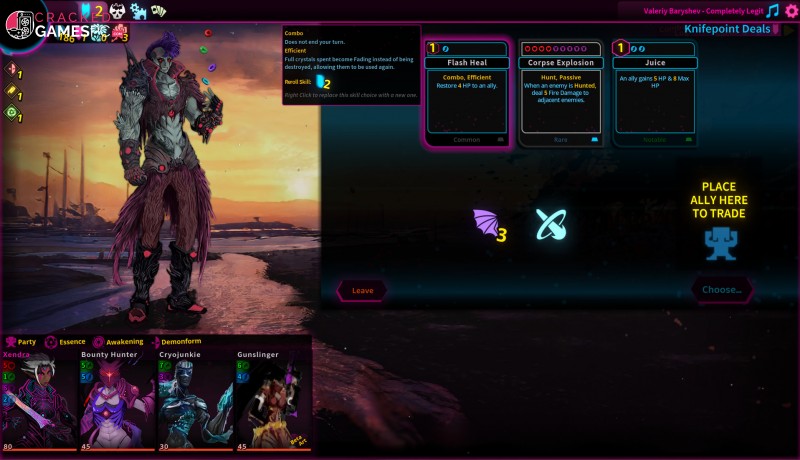
Task: Open the settings gear
Action: click(791, 11)
